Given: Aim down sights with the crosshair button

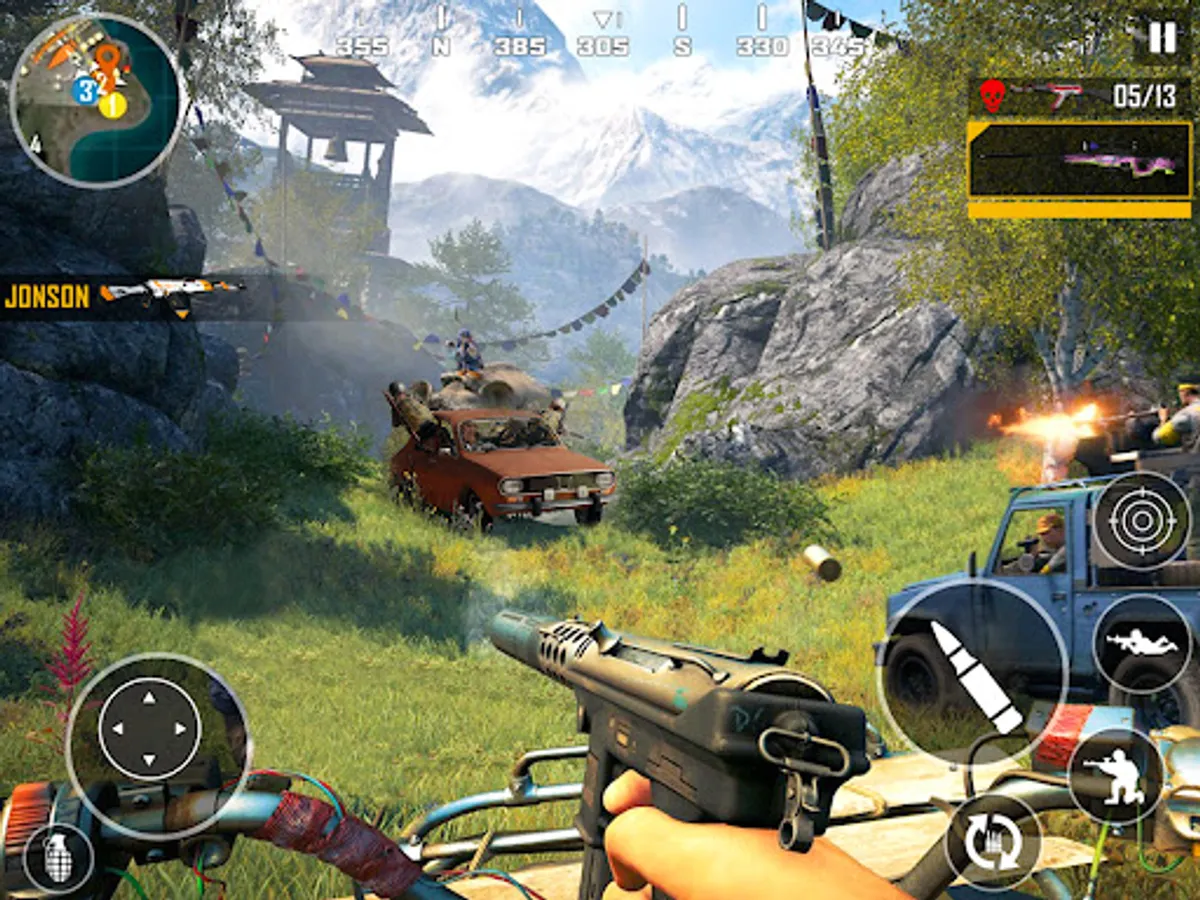Looking at the screenshot, I should pos(1141,521).
